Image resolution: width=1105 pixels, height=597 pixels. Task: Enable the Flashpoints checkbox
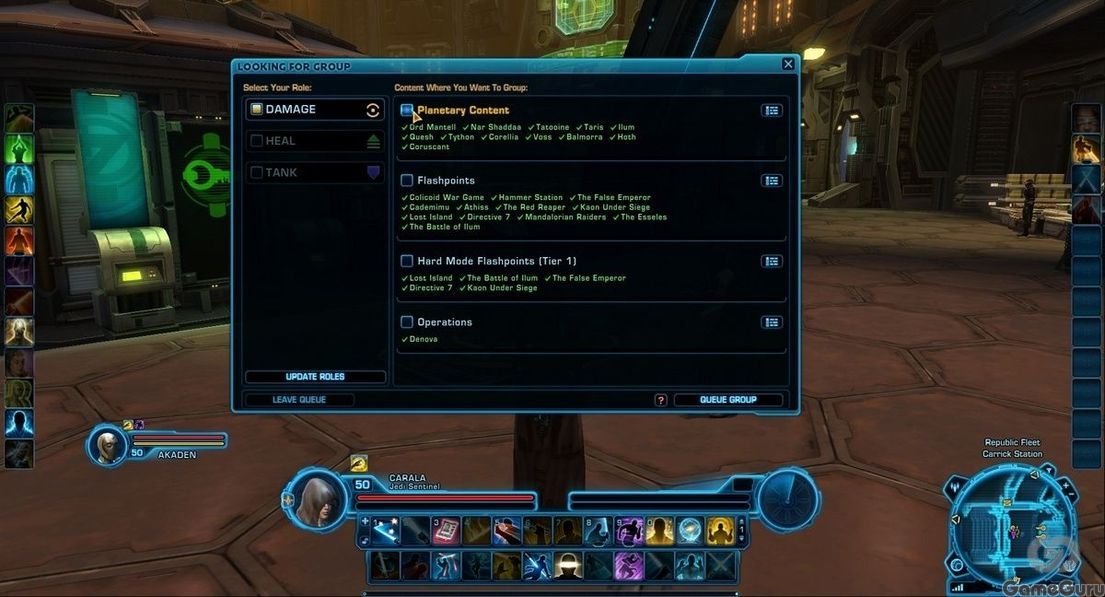point(407,181)
